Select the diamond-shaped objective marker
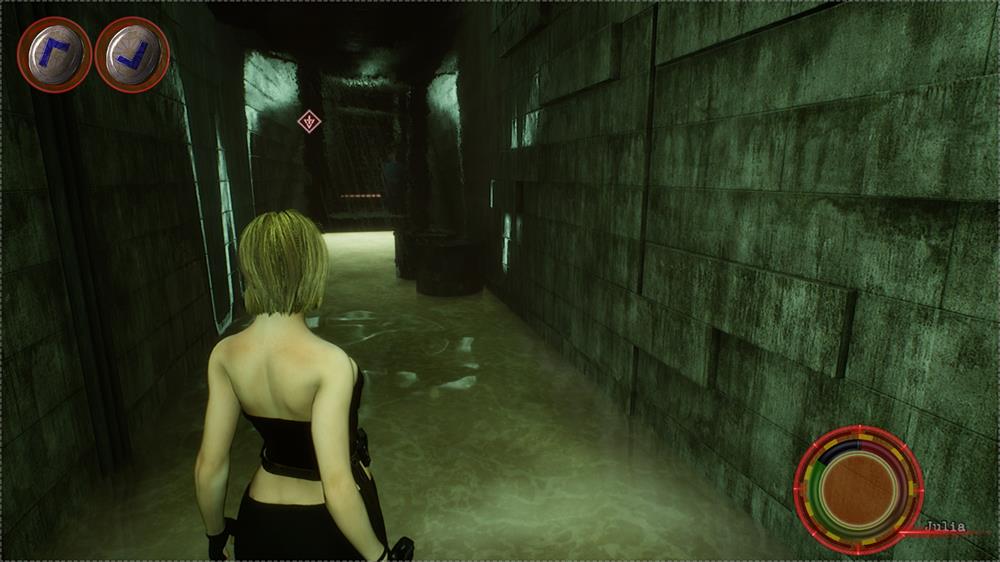This screenshot has height=562, width=1000. tap(310, 122)
